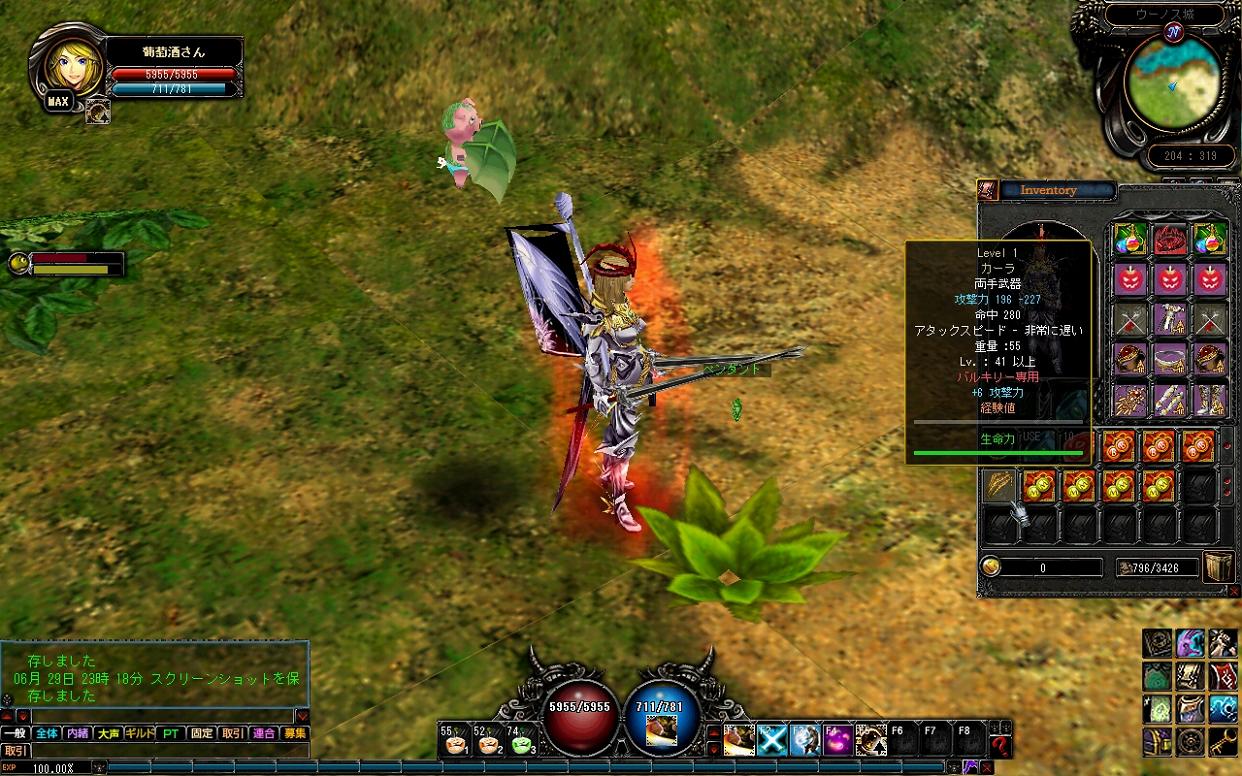Viewport: 1242px width, 776px height.
Task: Choose the 募集 recruitment chat tab
Action: click(x=295, y=733)
